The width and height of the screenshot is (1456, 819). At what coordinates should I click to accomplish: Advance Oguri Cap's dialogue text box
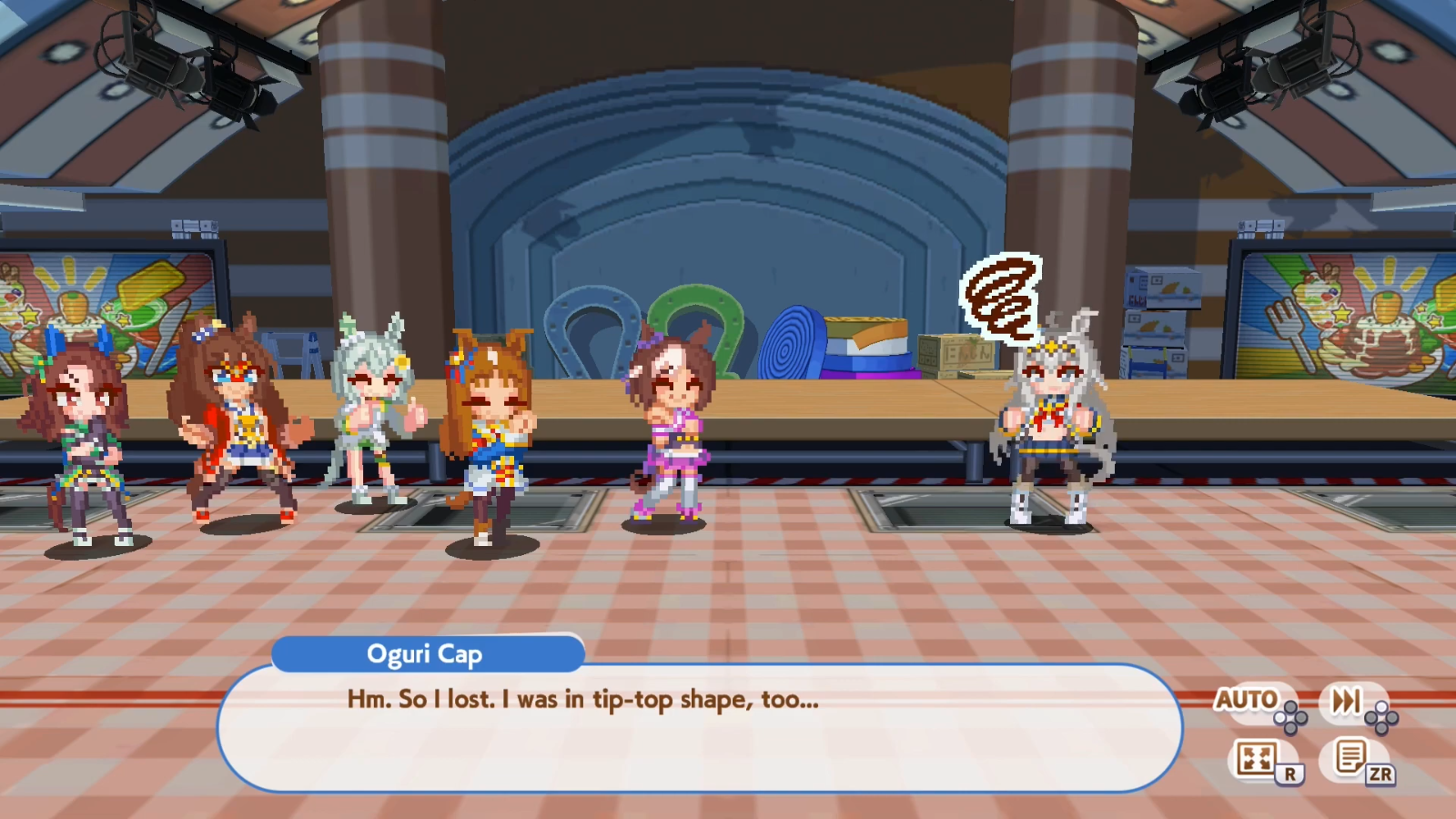[699, 728]
